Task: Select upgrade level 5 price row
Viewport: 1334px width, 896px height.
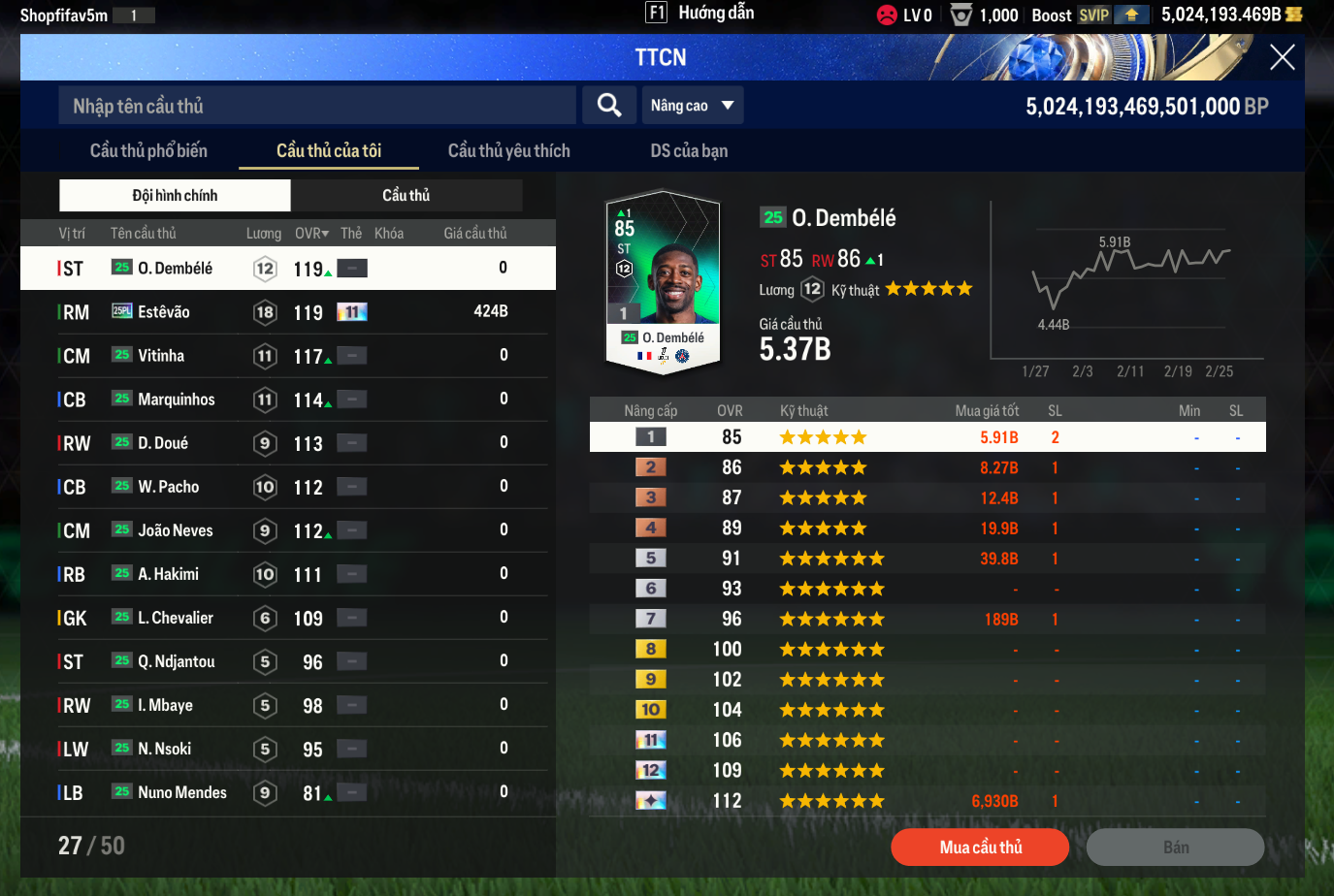Action: 927,559
